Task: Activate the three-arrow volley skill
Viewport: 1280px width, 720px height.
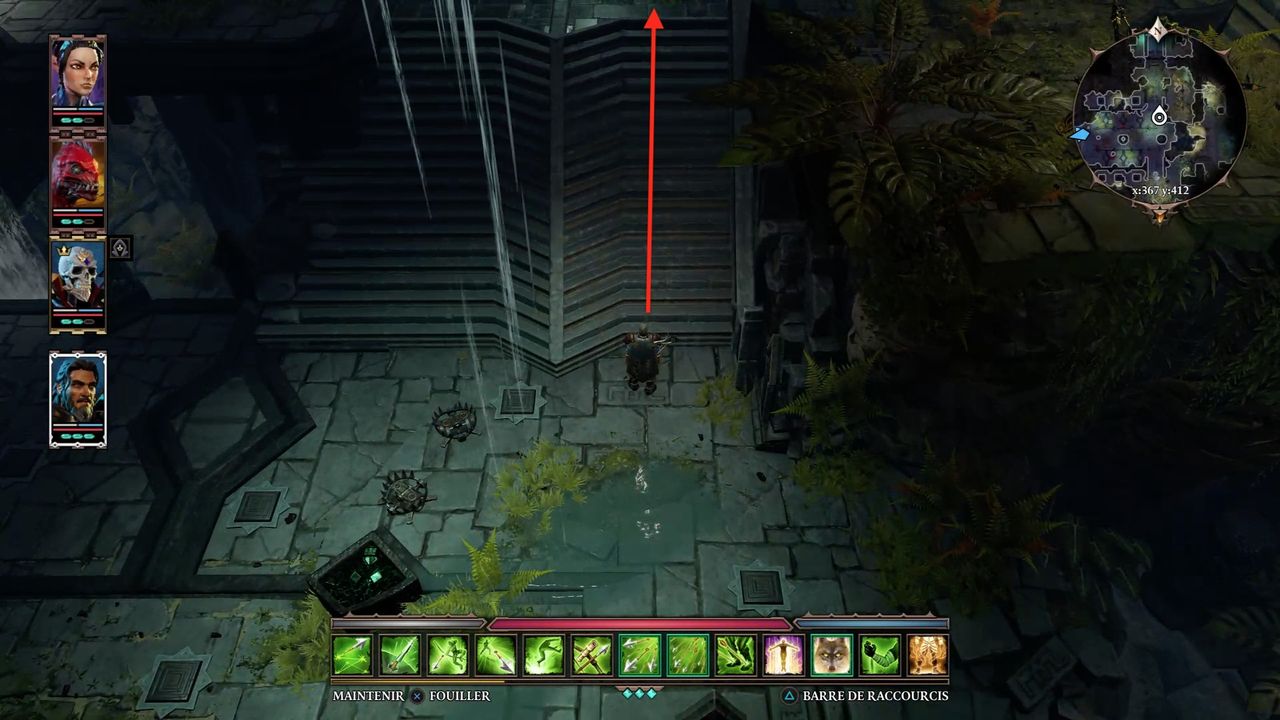Action: [640, 655]
